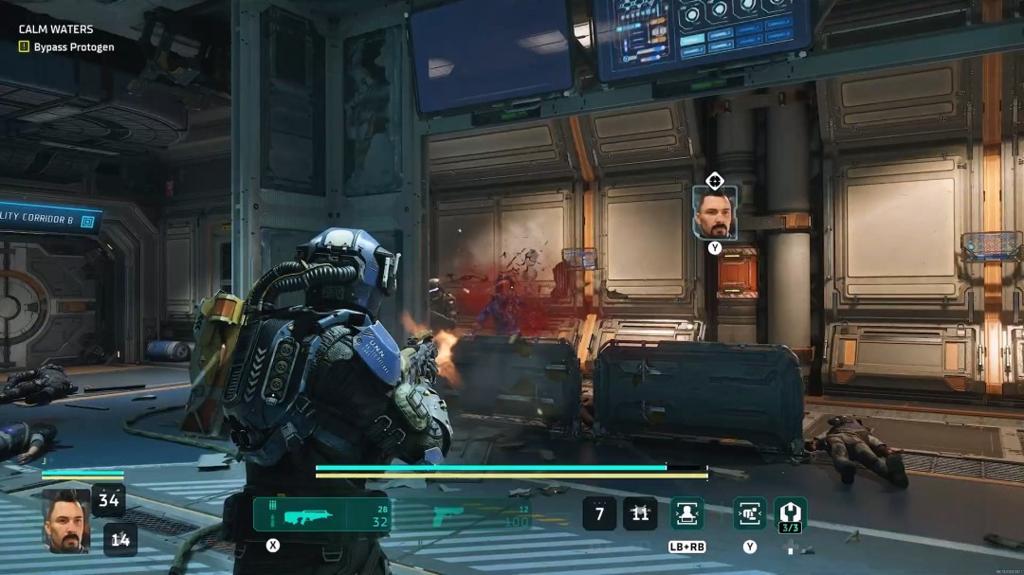Select the floating companion portrait marker
Viewport: 1024px width, 575px height.
click(x=715, y=212)
